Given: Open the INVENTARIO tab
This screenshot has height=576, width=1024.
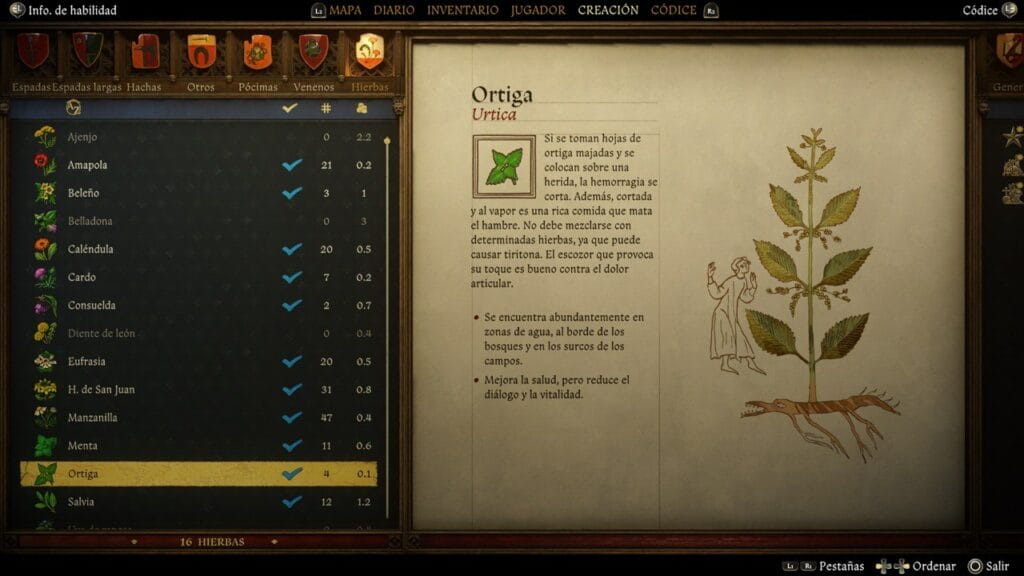Looking at the screenshot, I should [x=462, y=10].
